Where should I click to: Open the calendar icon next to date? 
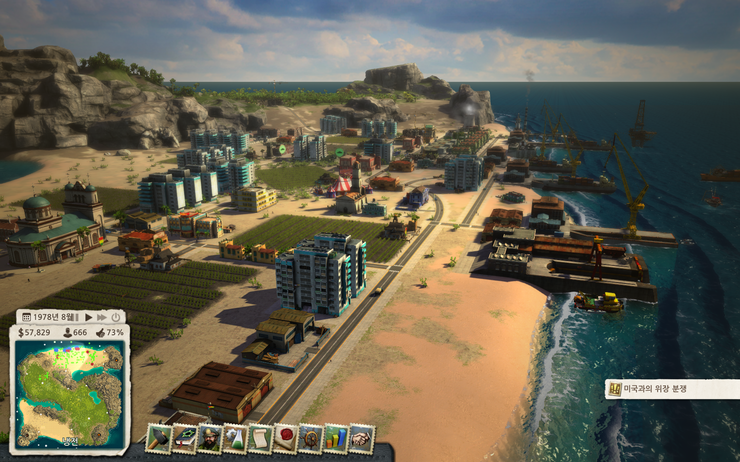coord(27,317)
